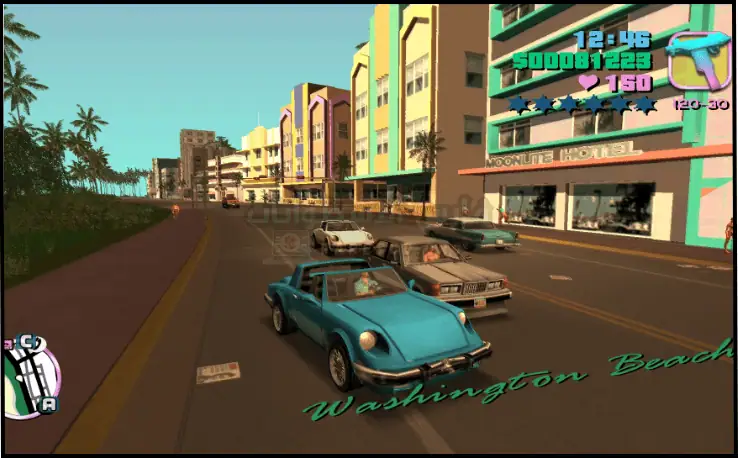The width and height of the screenshot is (738, 458).
Task: Open the circular radar minimap
Action: (x=31, y=377)
